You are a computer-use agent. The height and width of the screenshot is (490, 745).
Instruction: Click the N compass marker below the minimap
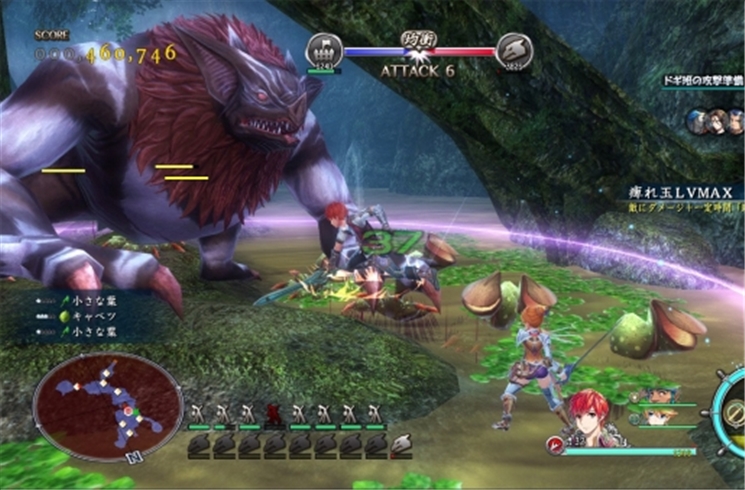(x=129, y=459)
